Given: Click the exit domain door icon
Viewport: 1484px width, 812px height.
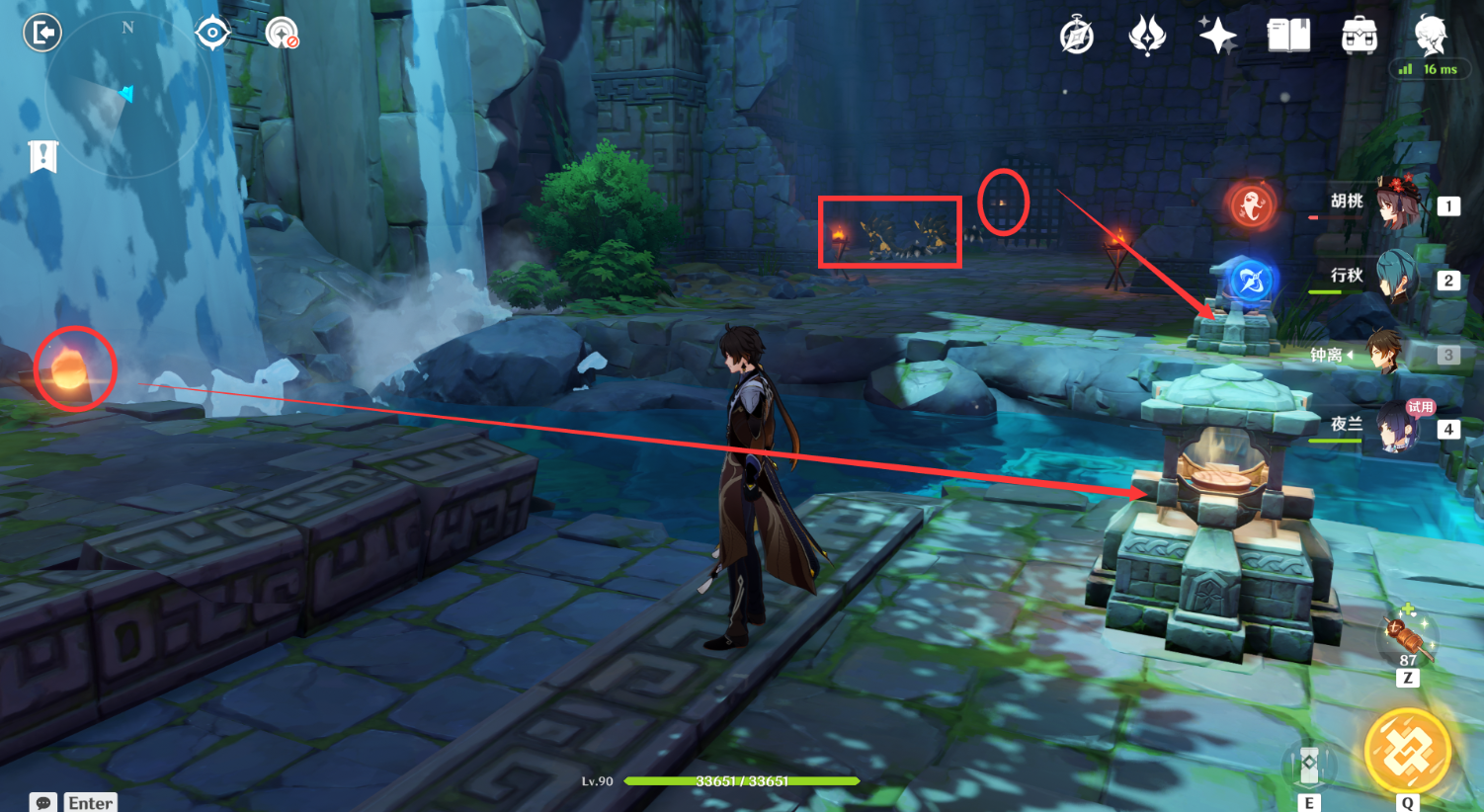Looking at the screenshot, I should (x=42, y=33).
